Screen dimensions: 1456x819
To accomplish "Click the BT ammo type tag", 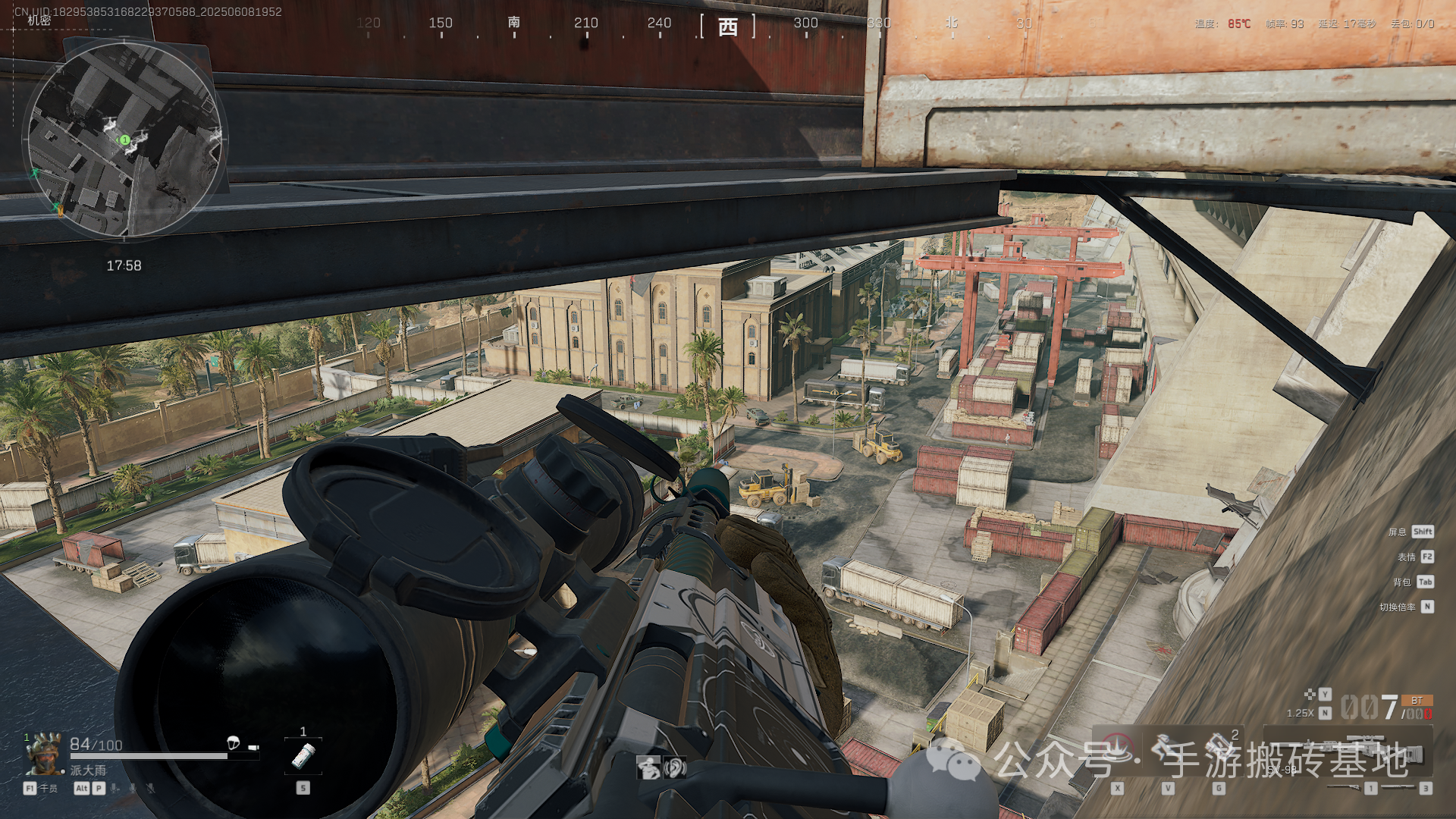I will [x=1417, y=701].
